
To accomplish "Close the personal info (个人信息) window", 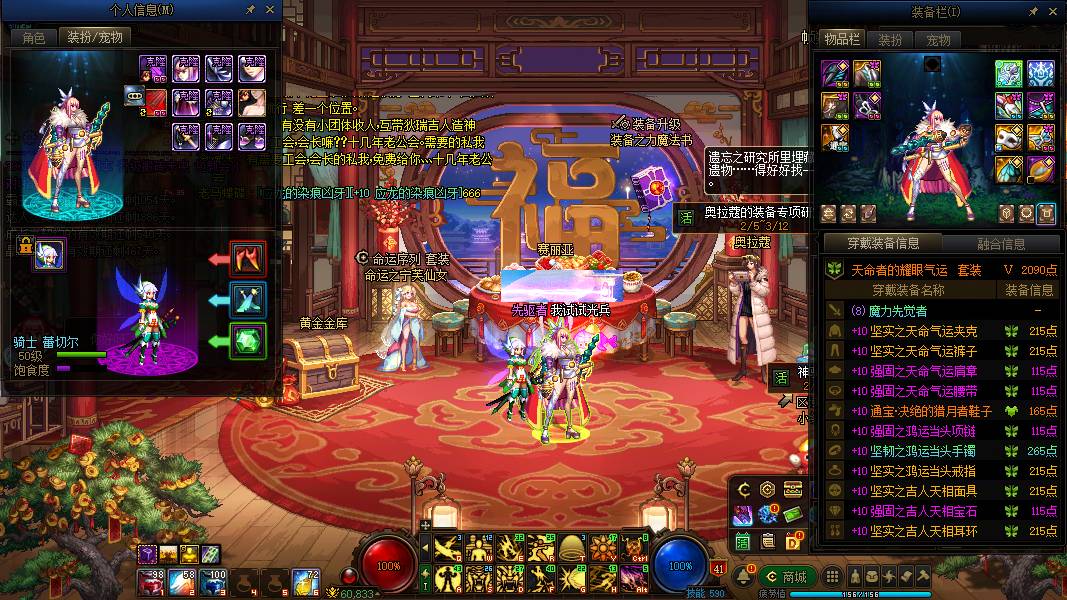I will (x=271, y=9).
